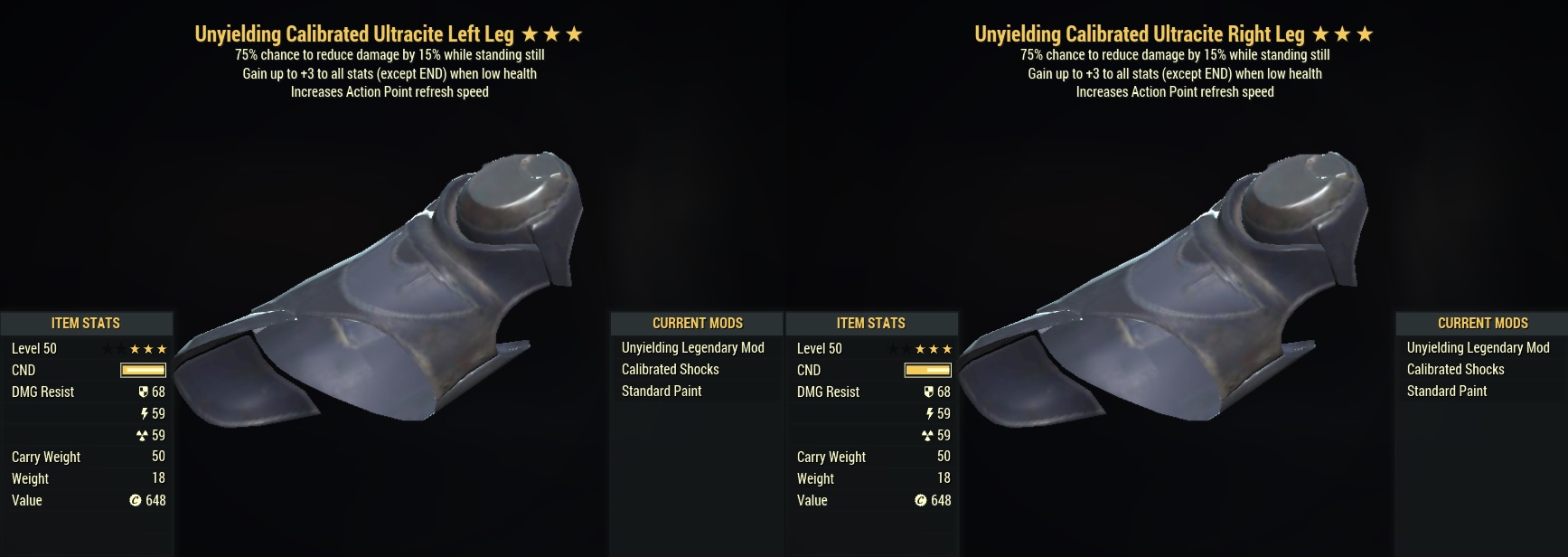The image size is (1568, 557).
Task: Select Calibrated Shocks mod on the Left Leg
Action: click(x=670, y=370)
